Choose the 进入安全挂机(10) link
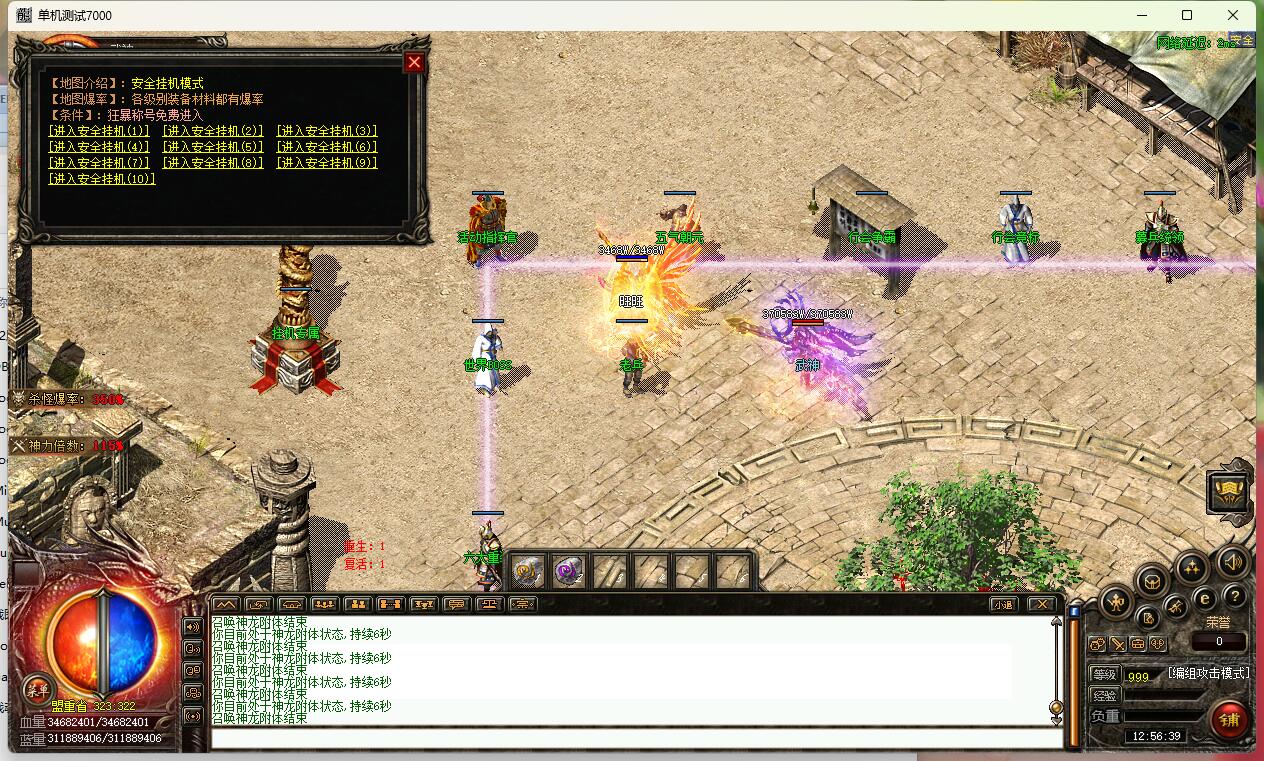The height and width of the screenshot is (761, 1264). pyautogui.click(x=102, y=179)
